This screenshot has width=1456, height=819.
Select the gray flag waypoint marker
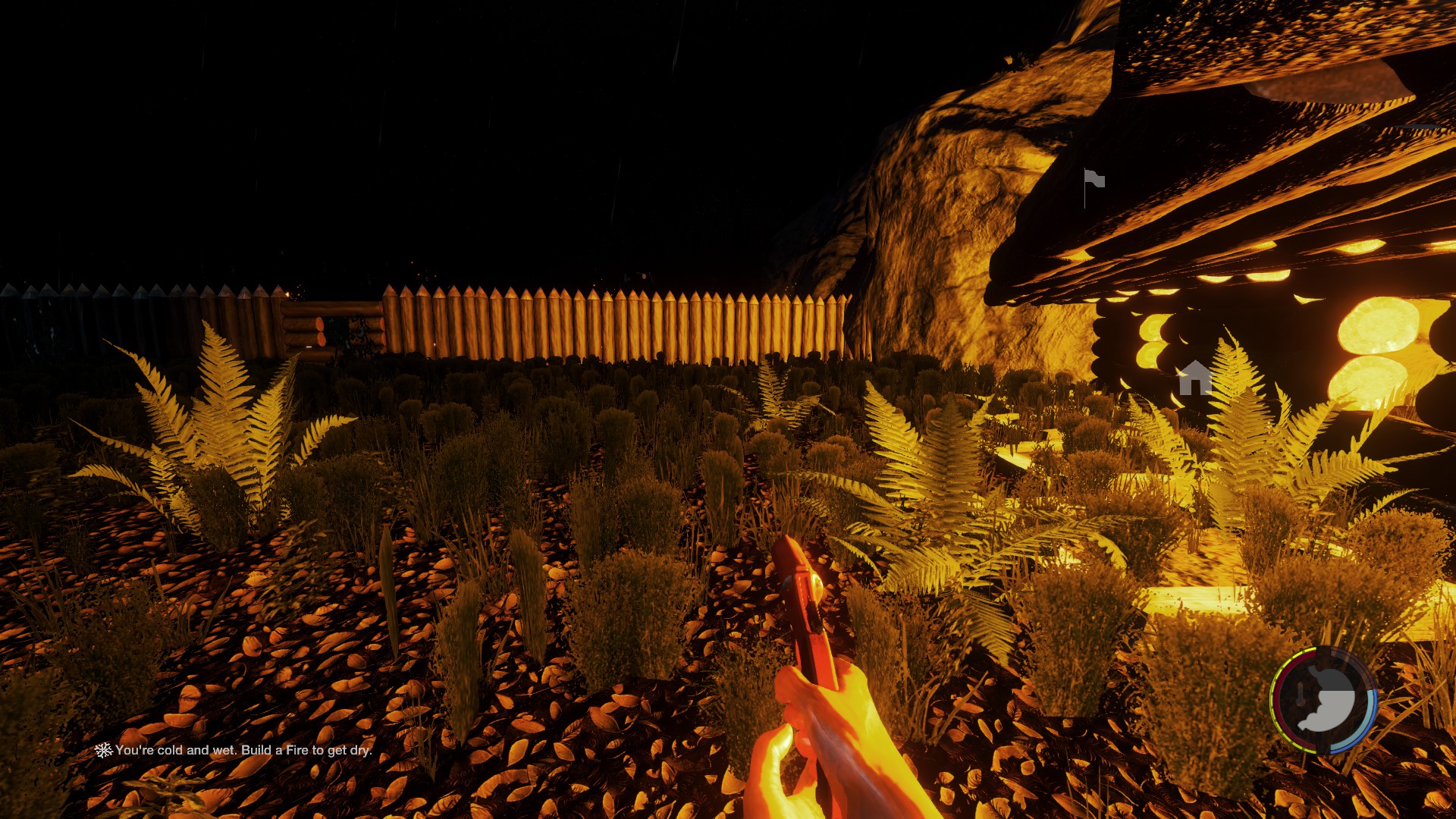coord(1094,182)
